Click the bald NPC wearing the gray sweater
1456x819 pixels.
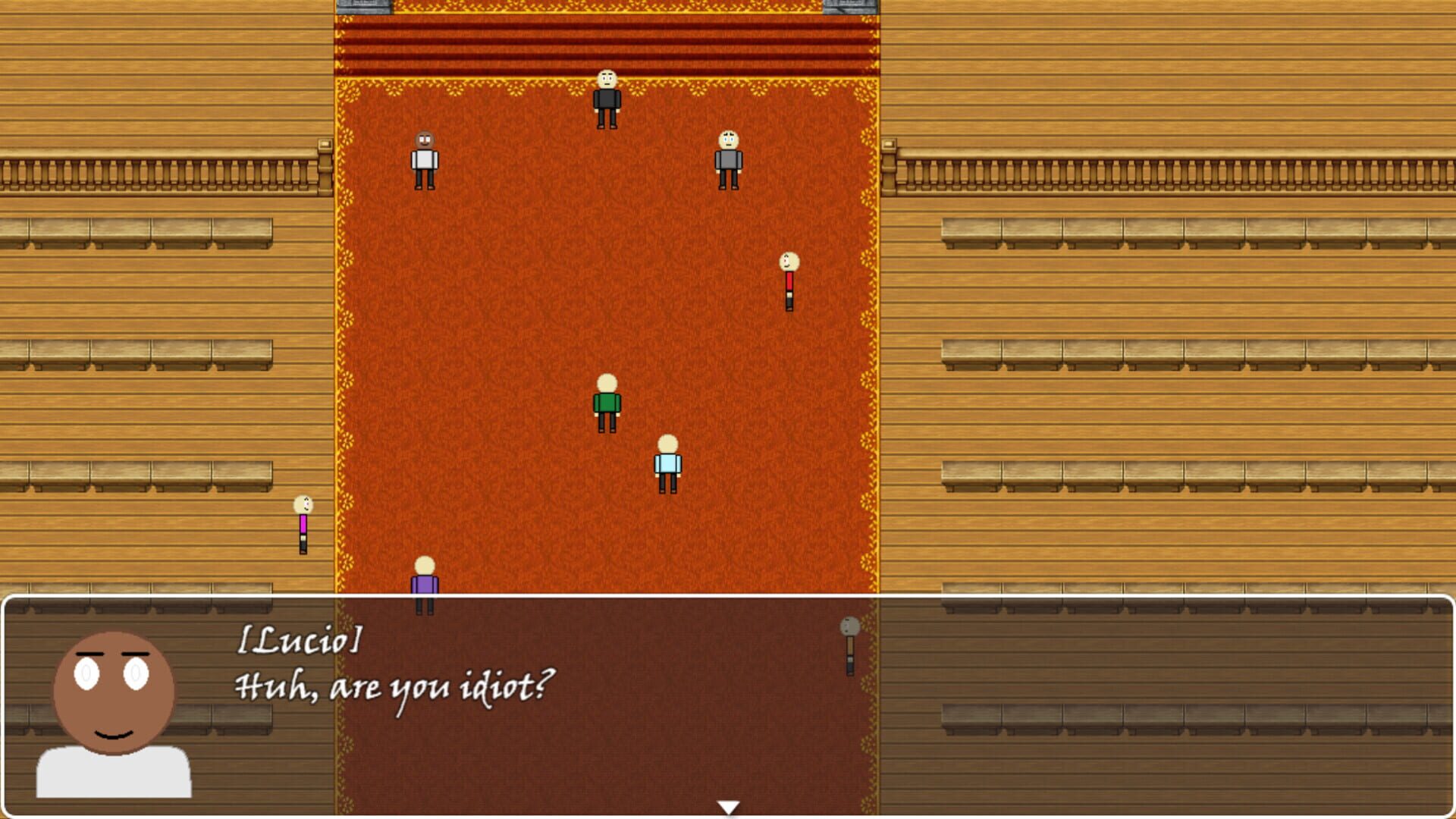tap(728, 159)
